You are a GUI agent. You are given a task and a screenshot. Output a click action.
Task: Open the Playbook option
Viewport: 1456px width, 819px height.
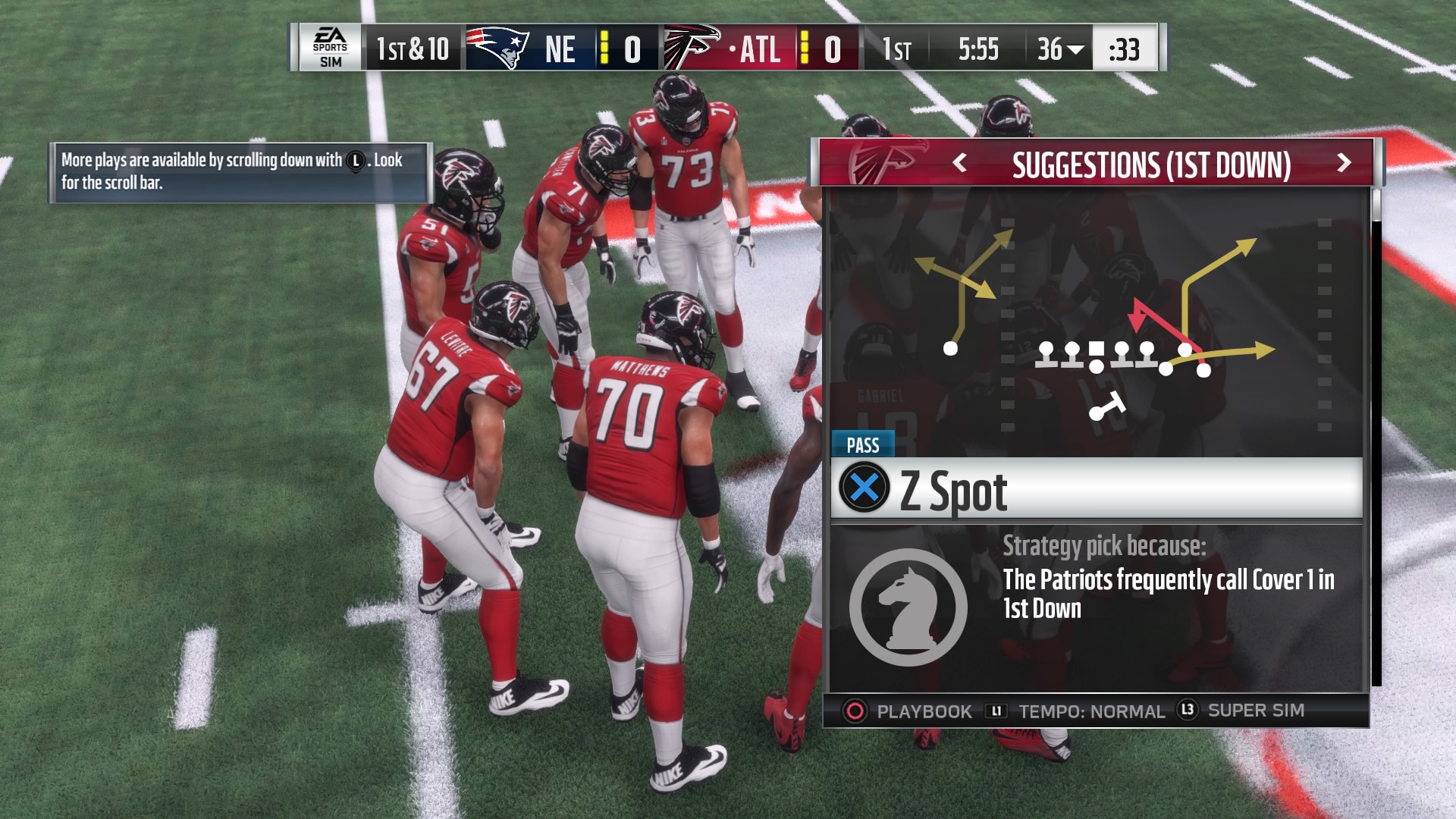[923, 711]
